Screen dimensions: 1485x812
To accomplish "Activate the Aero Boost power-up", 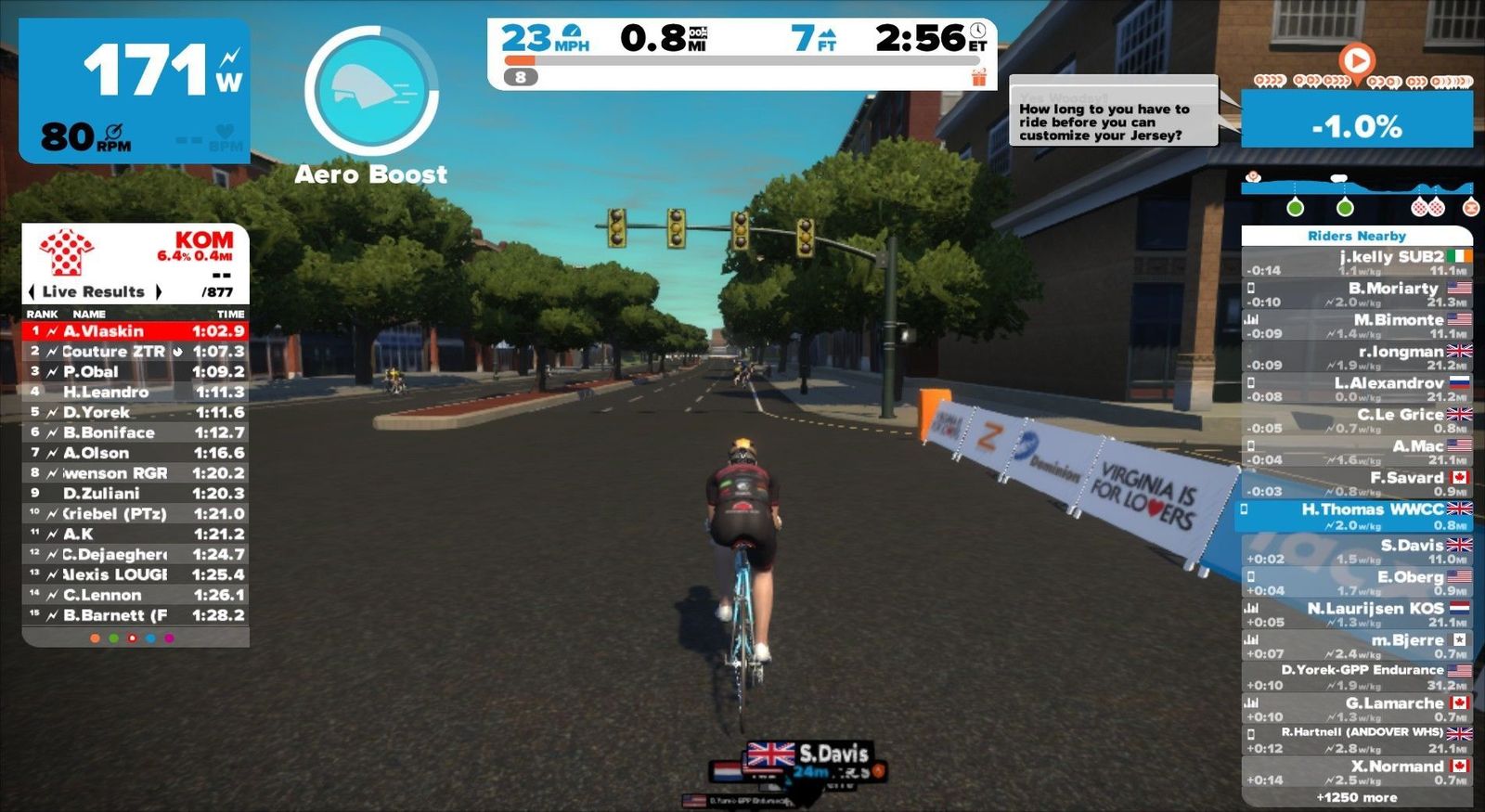I will 371,91.
